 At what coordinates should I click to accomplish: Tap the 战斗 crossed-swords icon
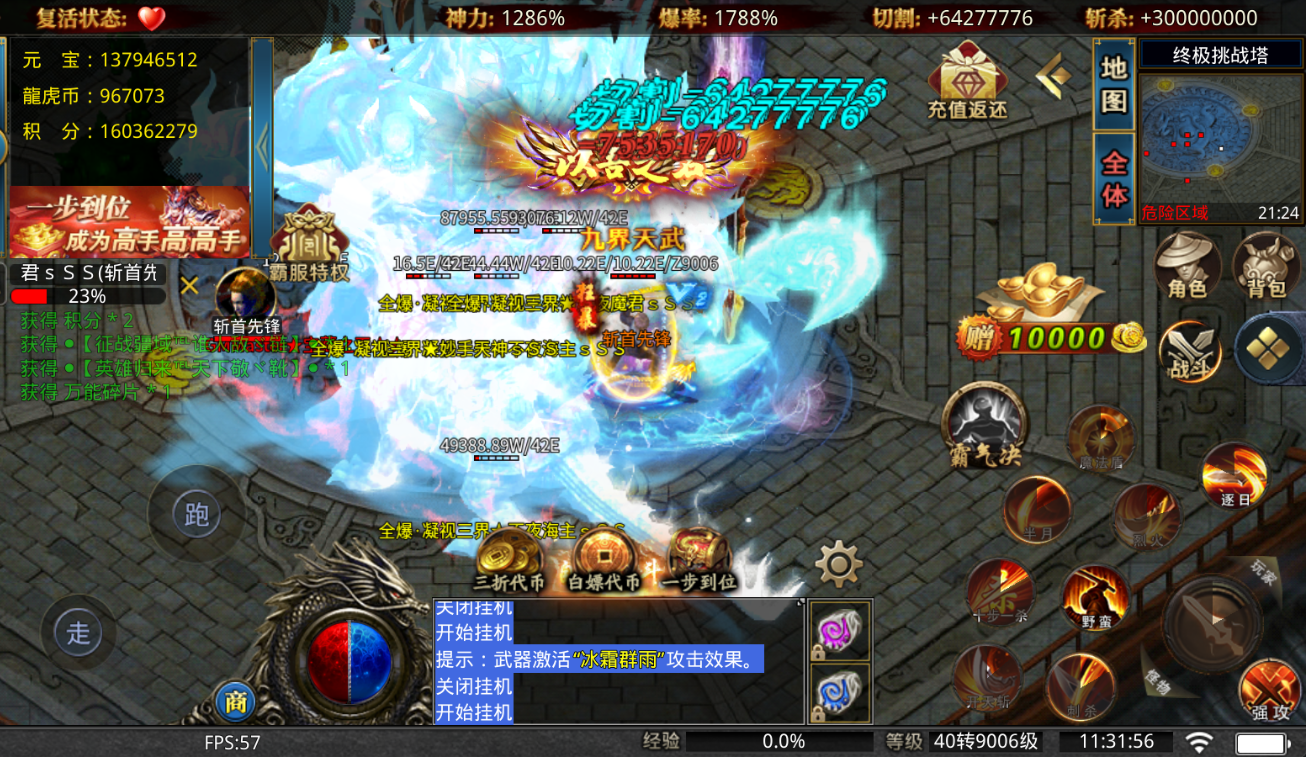1190,351
